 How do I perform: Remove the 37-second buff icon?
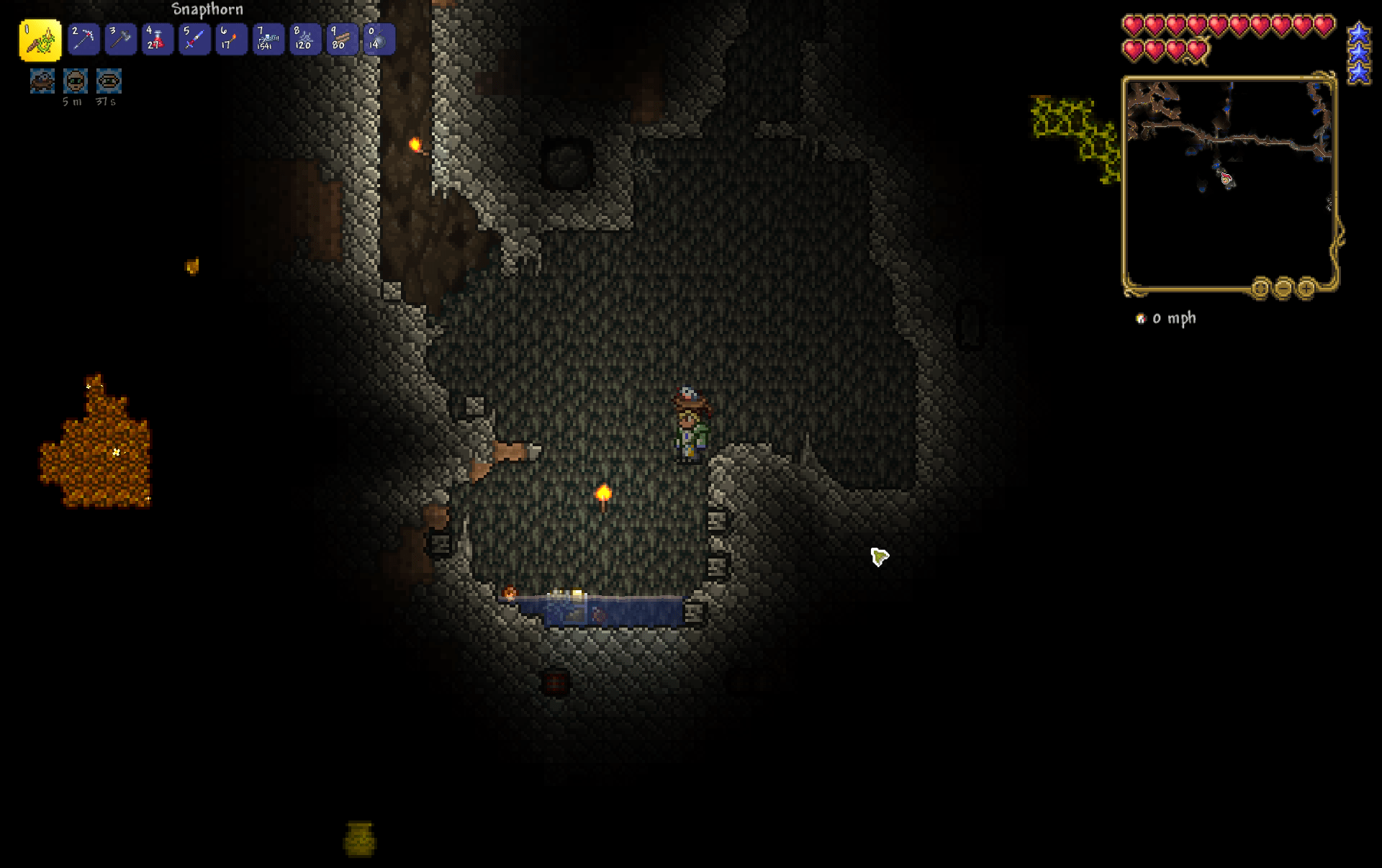pyautogui.click(x=108, y=81)
